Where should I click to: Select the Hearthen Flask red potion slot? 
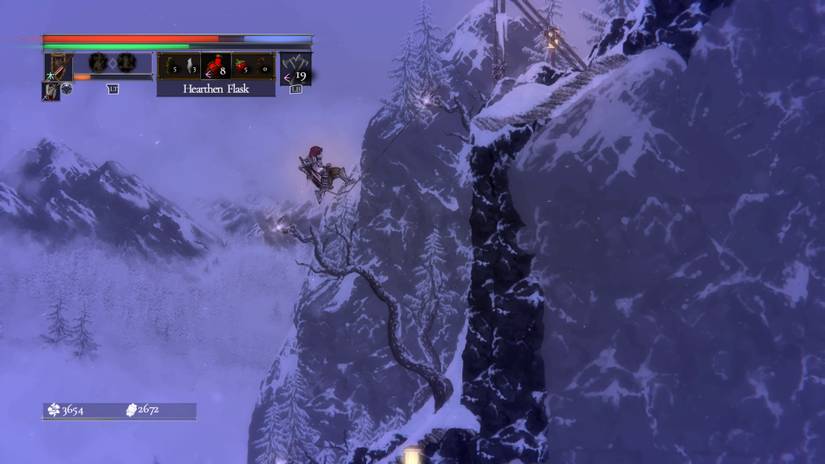[x=216, y=66]
